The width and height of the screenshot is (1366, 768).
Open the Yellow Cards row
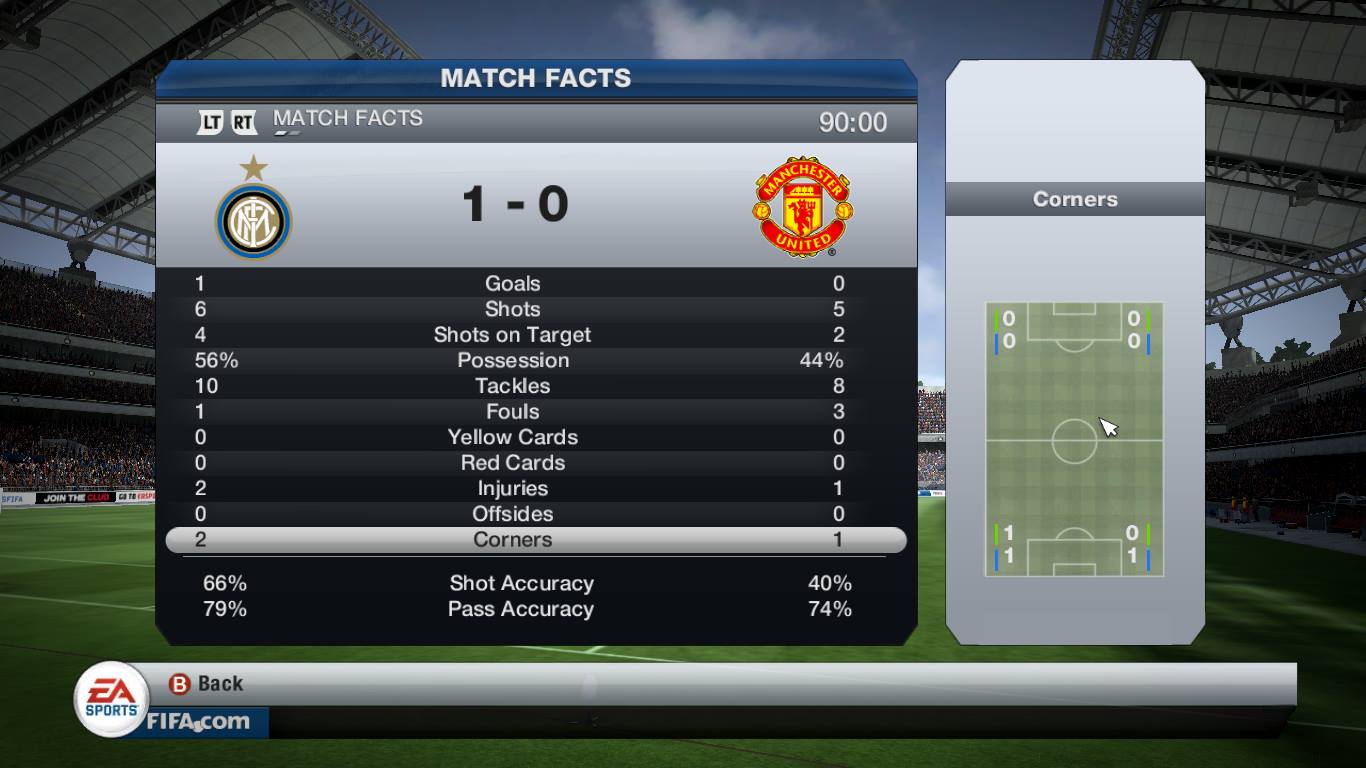(512, 437)
